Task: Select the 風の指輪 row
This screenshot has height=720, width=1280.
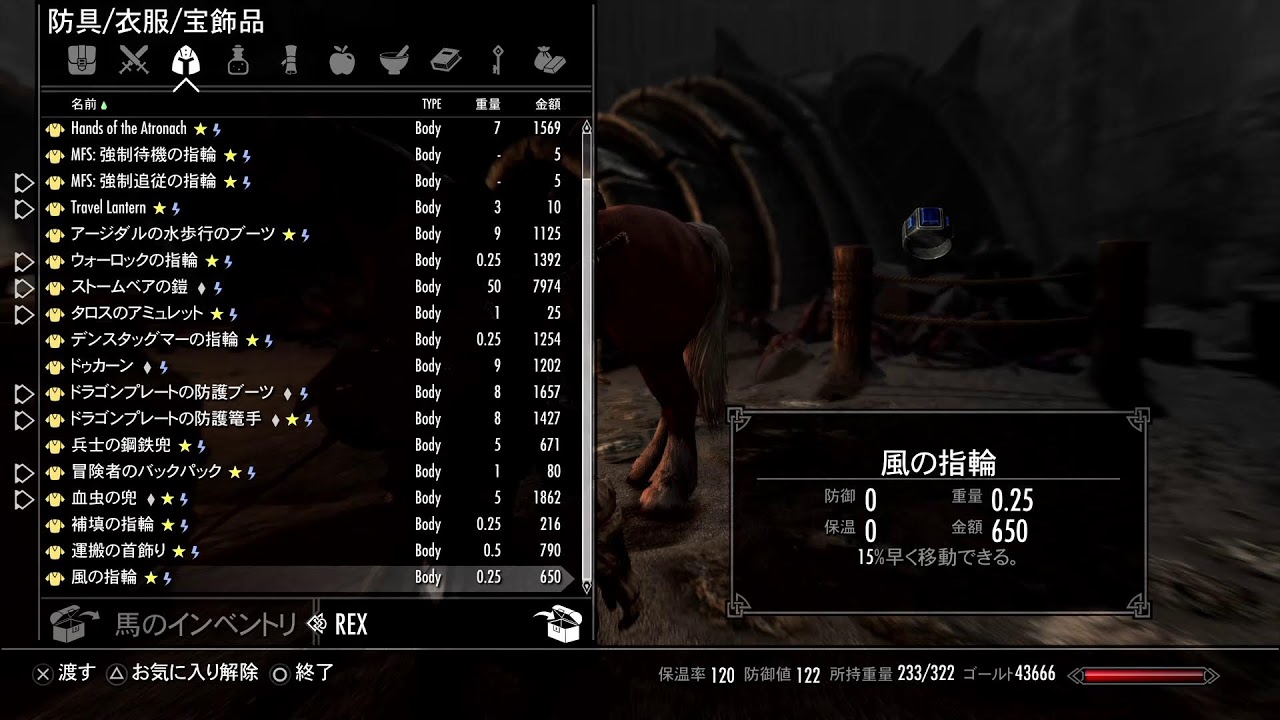Action: [104, 577]
